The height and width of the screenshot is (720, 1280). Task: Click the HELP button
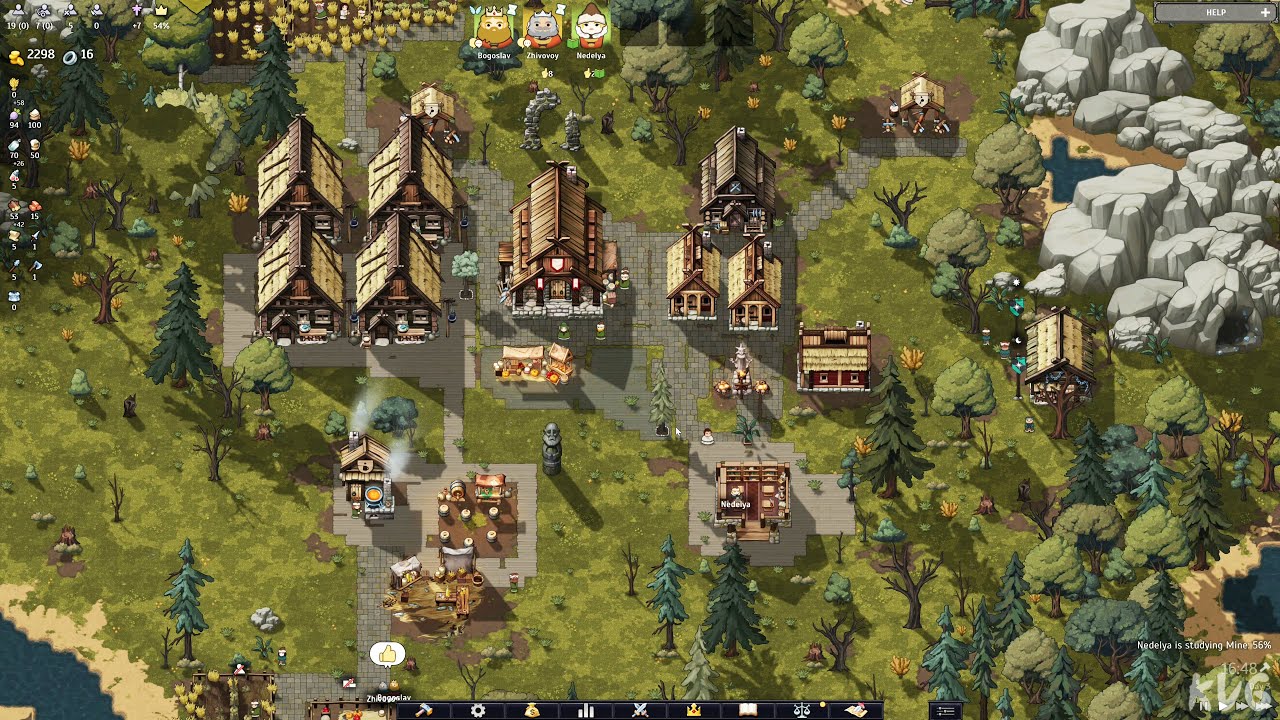point(1215,12)
